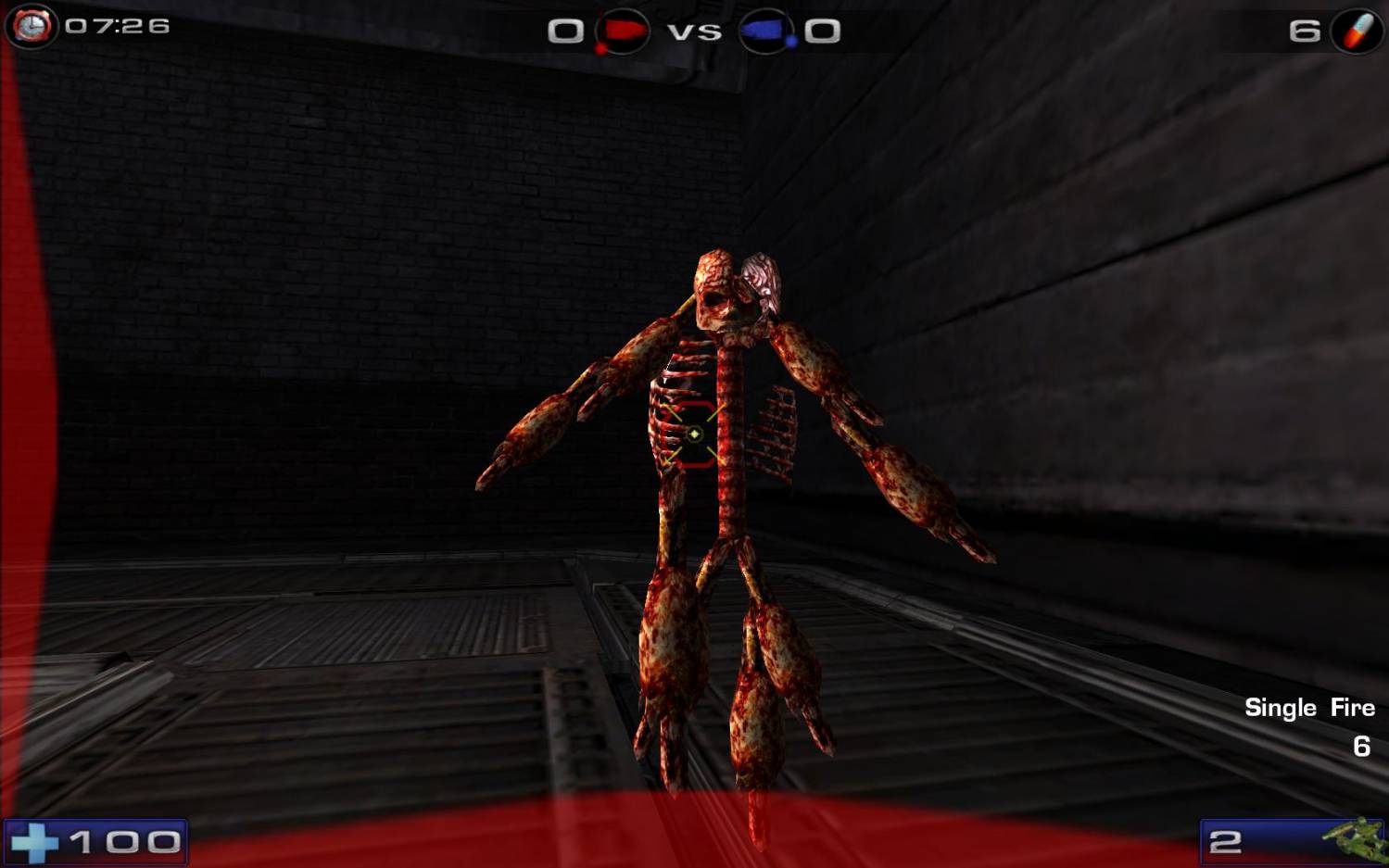Screen dimensions: 1389x868
Task: Select the red team emblem
Action: coord(622,31)
